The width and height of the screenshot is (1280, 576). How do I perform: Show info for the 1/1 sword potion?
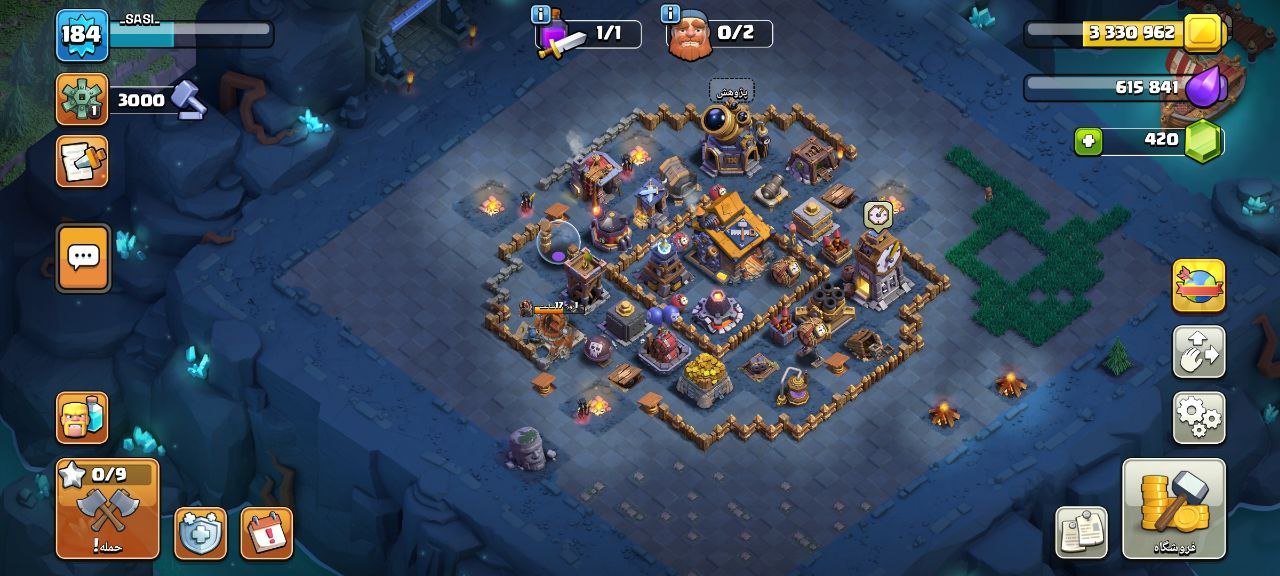(541, 14)
